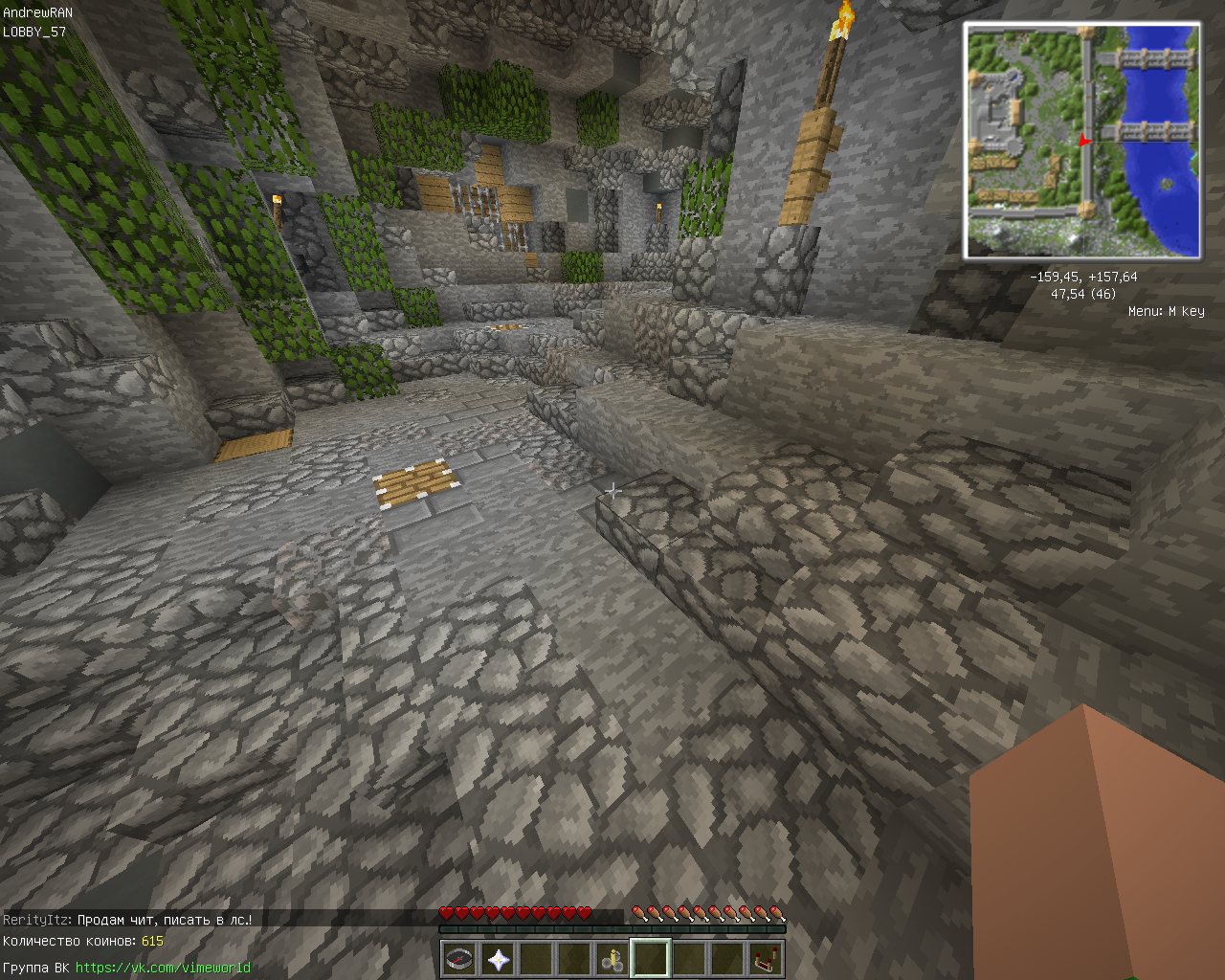Click the highlighted empty hotbar slot
This screenshot has width=1225, height=980.
651,959
